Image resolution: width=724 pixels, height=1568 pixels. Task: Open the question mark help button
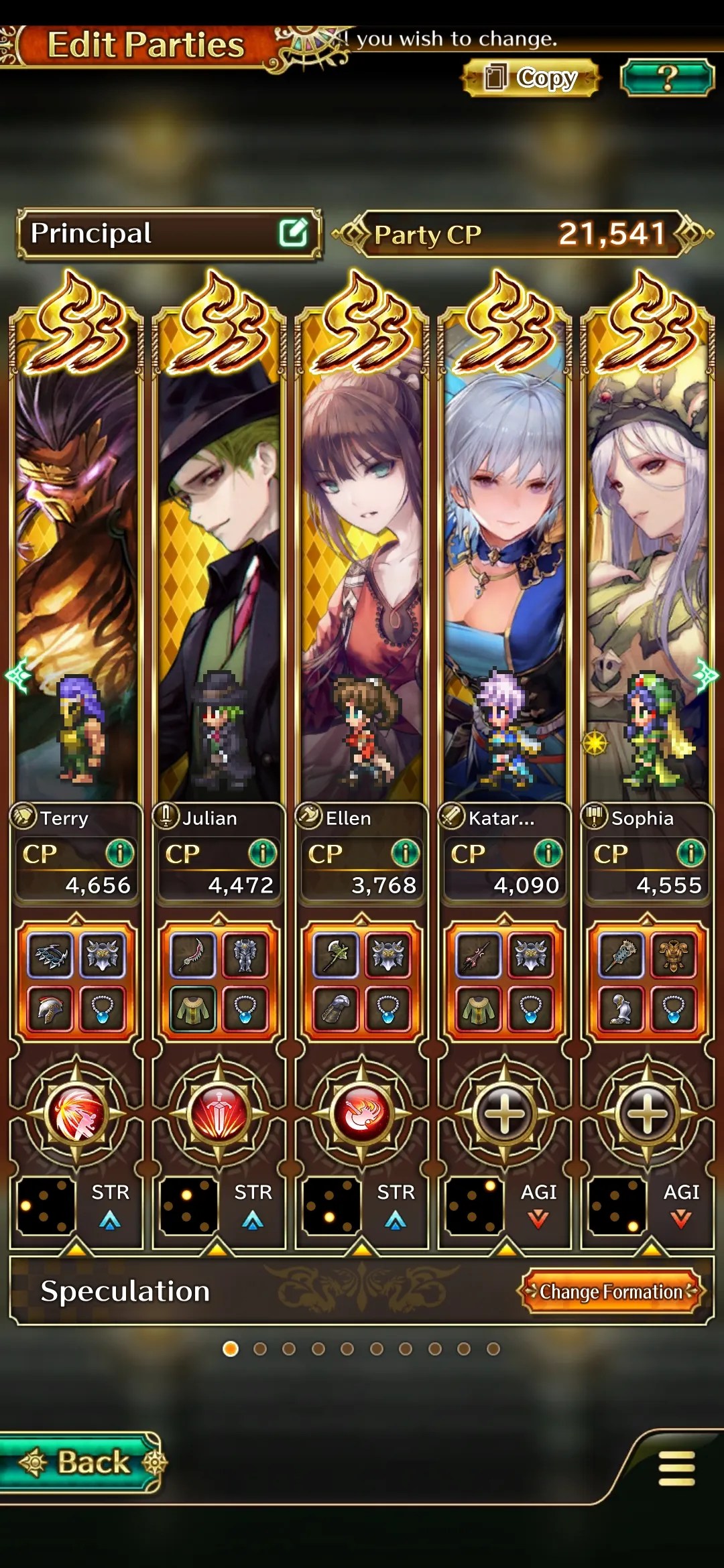point(666,78)
